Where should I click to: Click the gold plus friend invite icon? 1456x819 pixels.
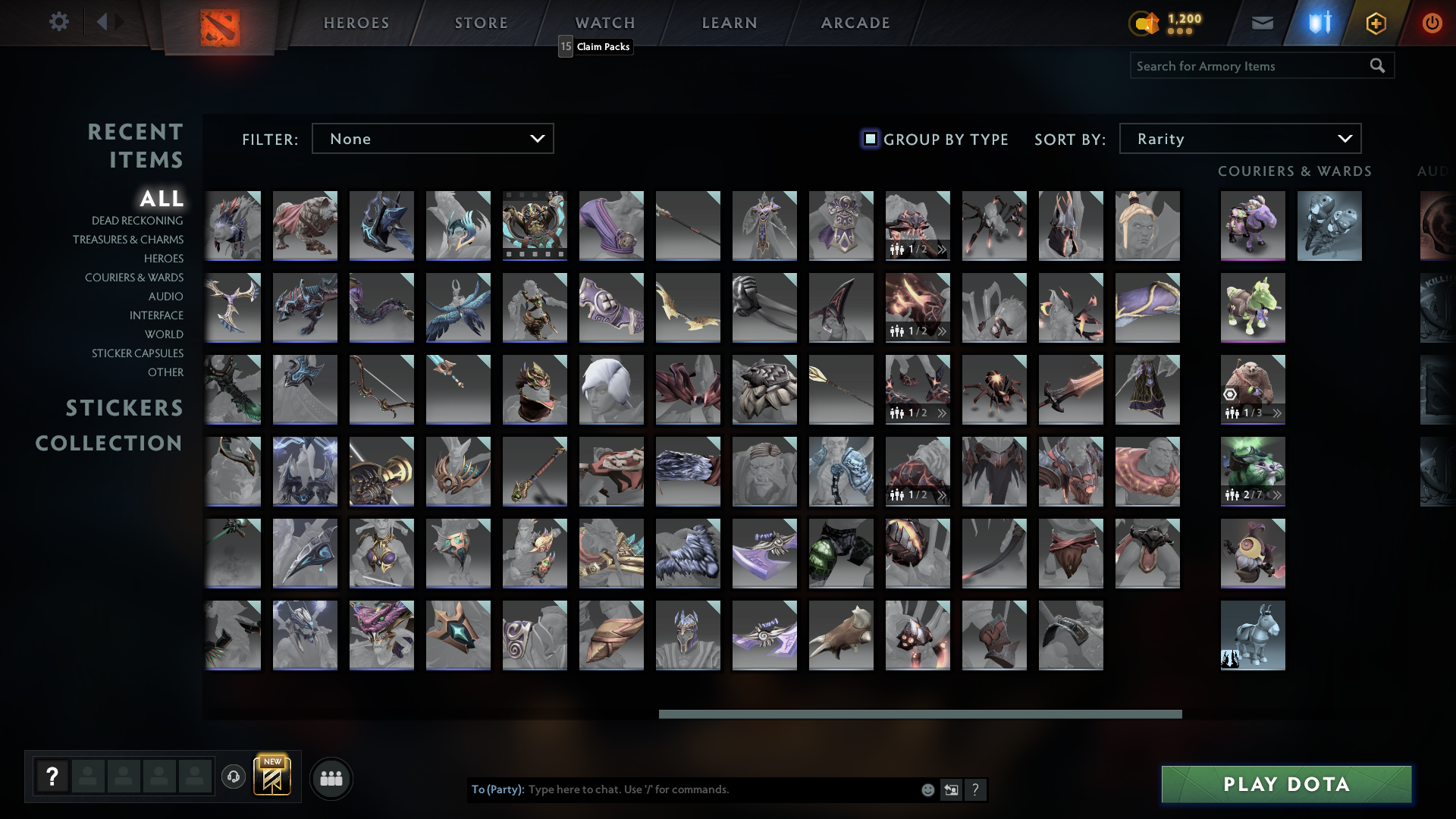(1377, 22)
